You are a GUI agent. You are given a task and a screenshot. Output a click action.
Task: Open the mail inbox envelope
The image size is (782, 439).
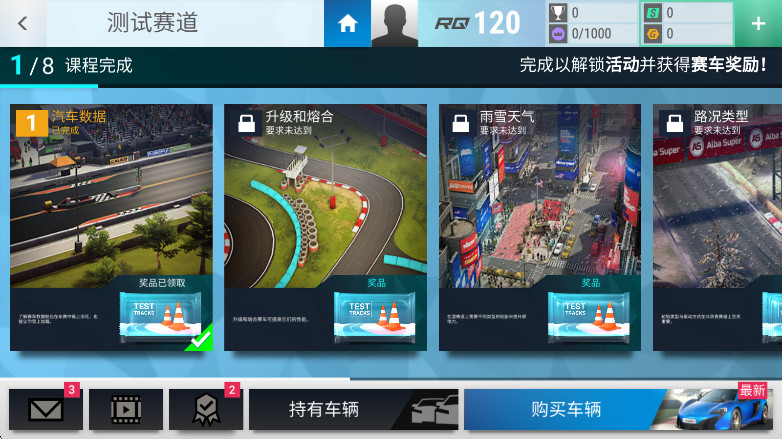(45, 409)
